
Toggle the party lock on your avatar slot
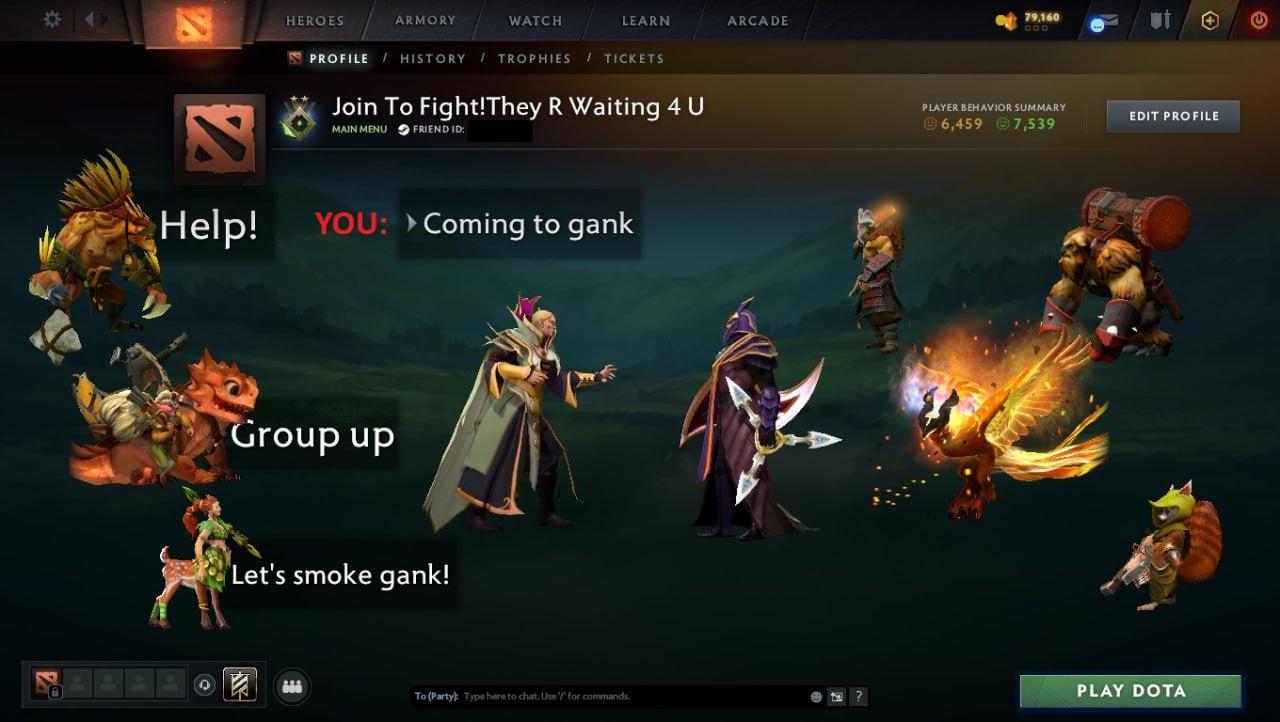click(x=54, y=693)
